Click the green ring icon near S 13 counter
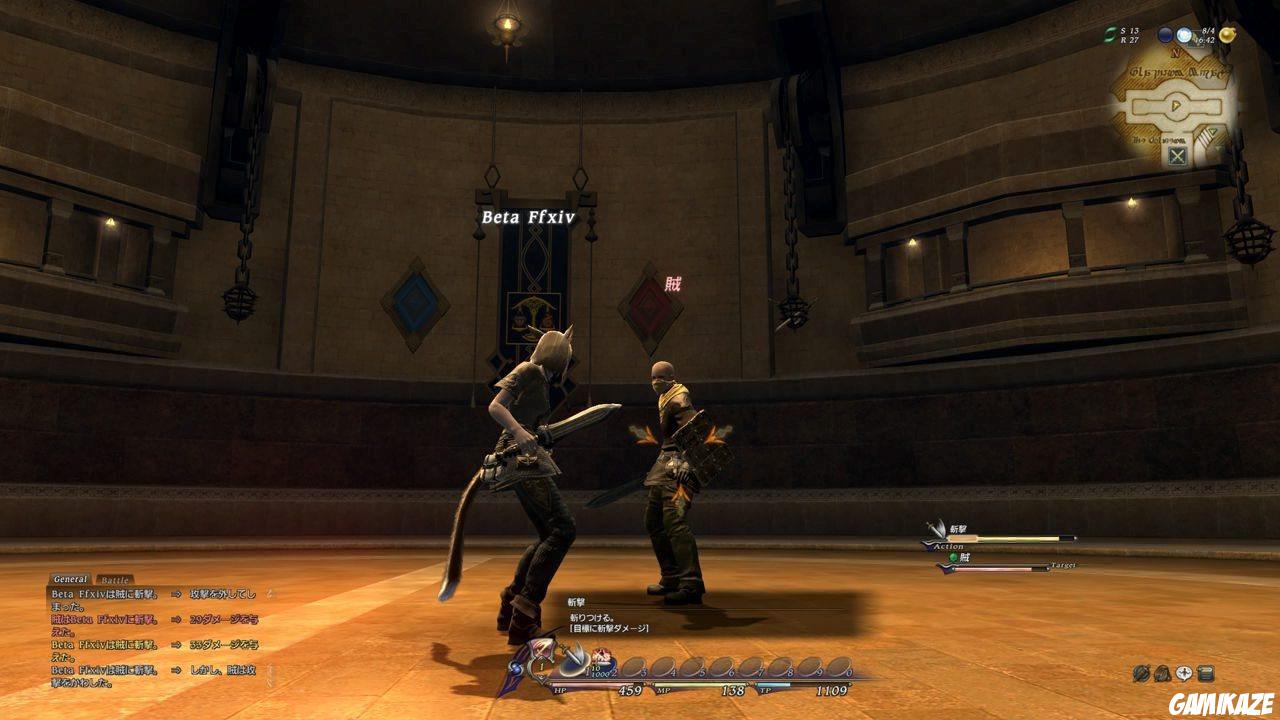This screenshot has width=1280, height=720. coord(1109,34)
